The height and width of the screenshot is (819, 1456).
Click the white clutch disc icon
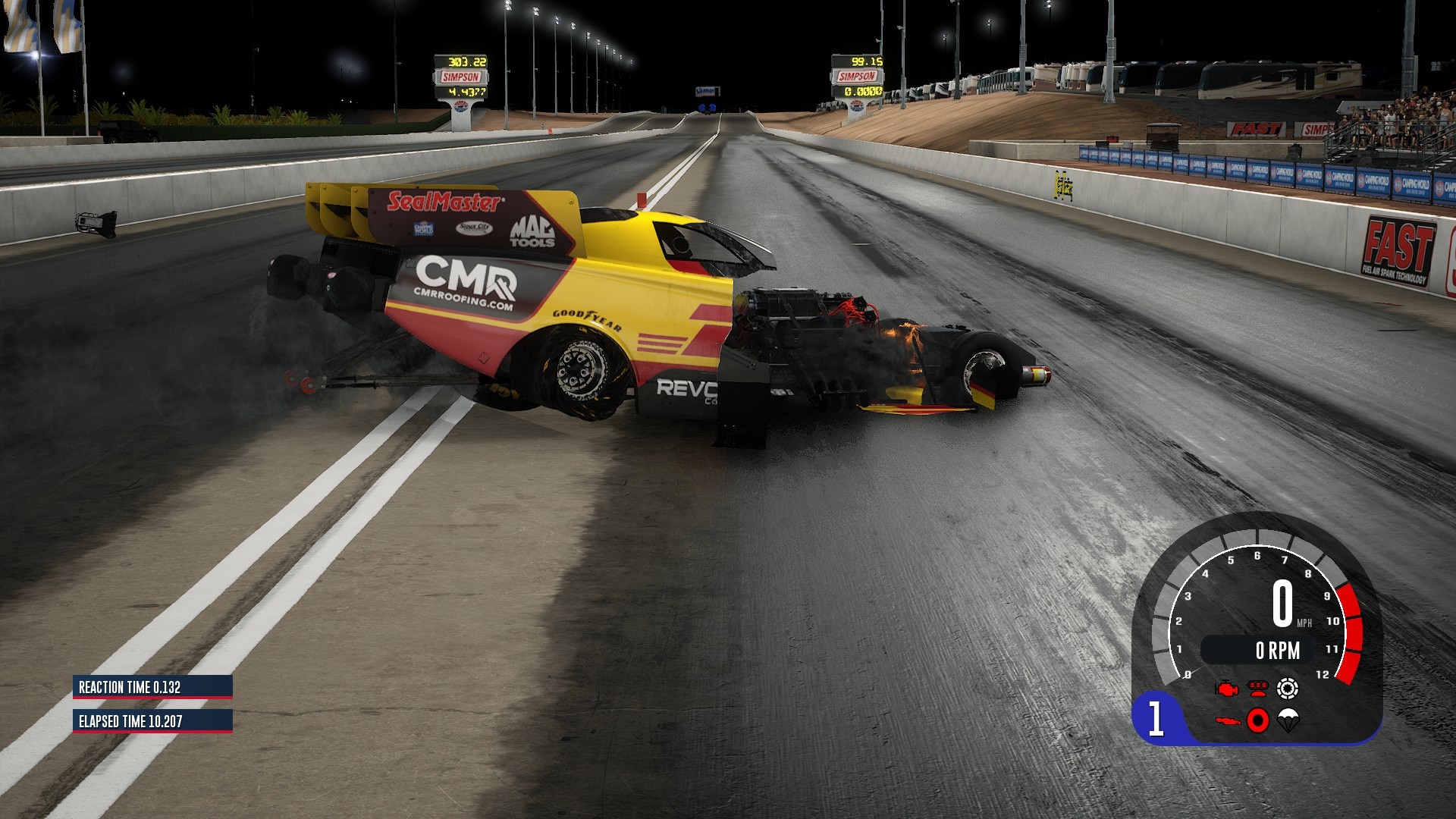click(1288, 689)
